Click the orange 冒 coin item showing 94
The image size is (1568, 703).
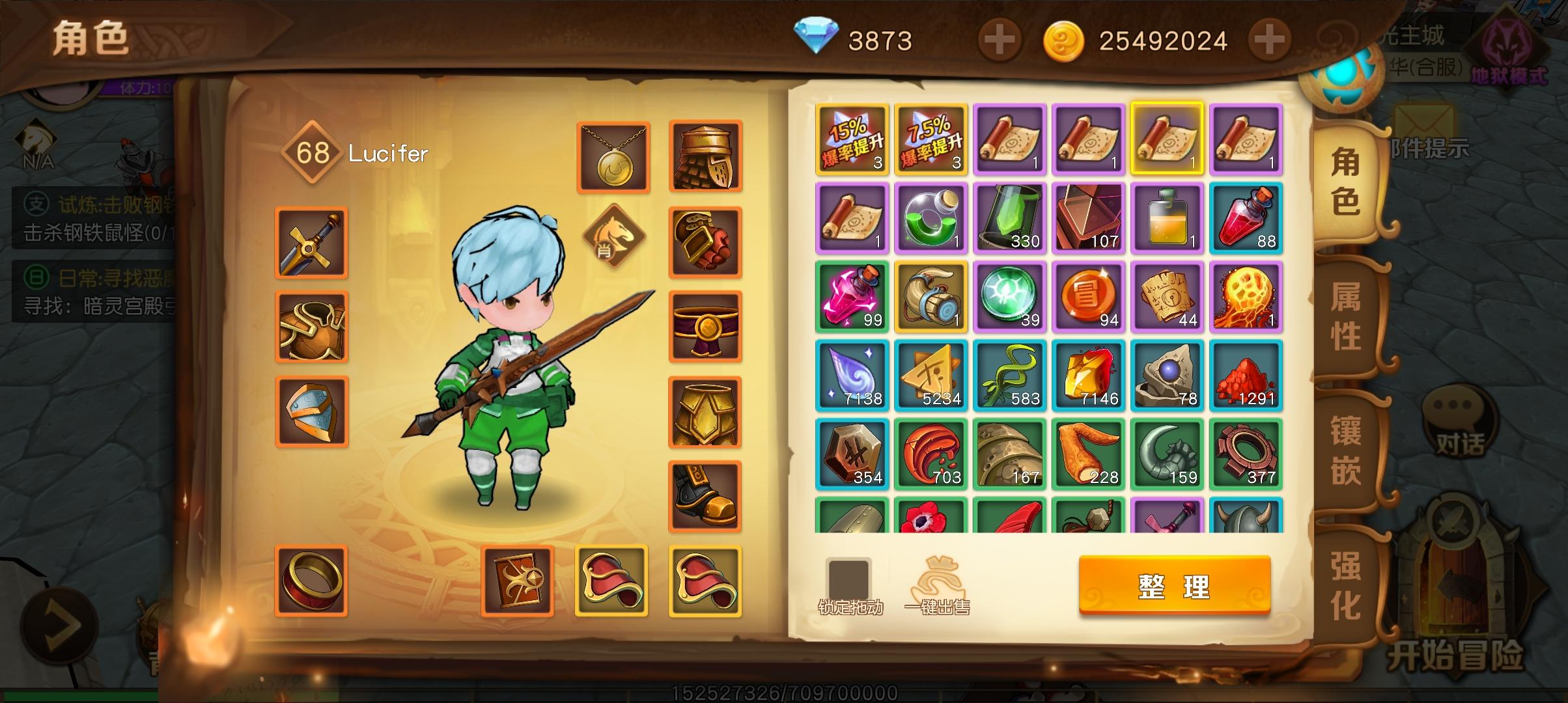(x=1089, y=297)
